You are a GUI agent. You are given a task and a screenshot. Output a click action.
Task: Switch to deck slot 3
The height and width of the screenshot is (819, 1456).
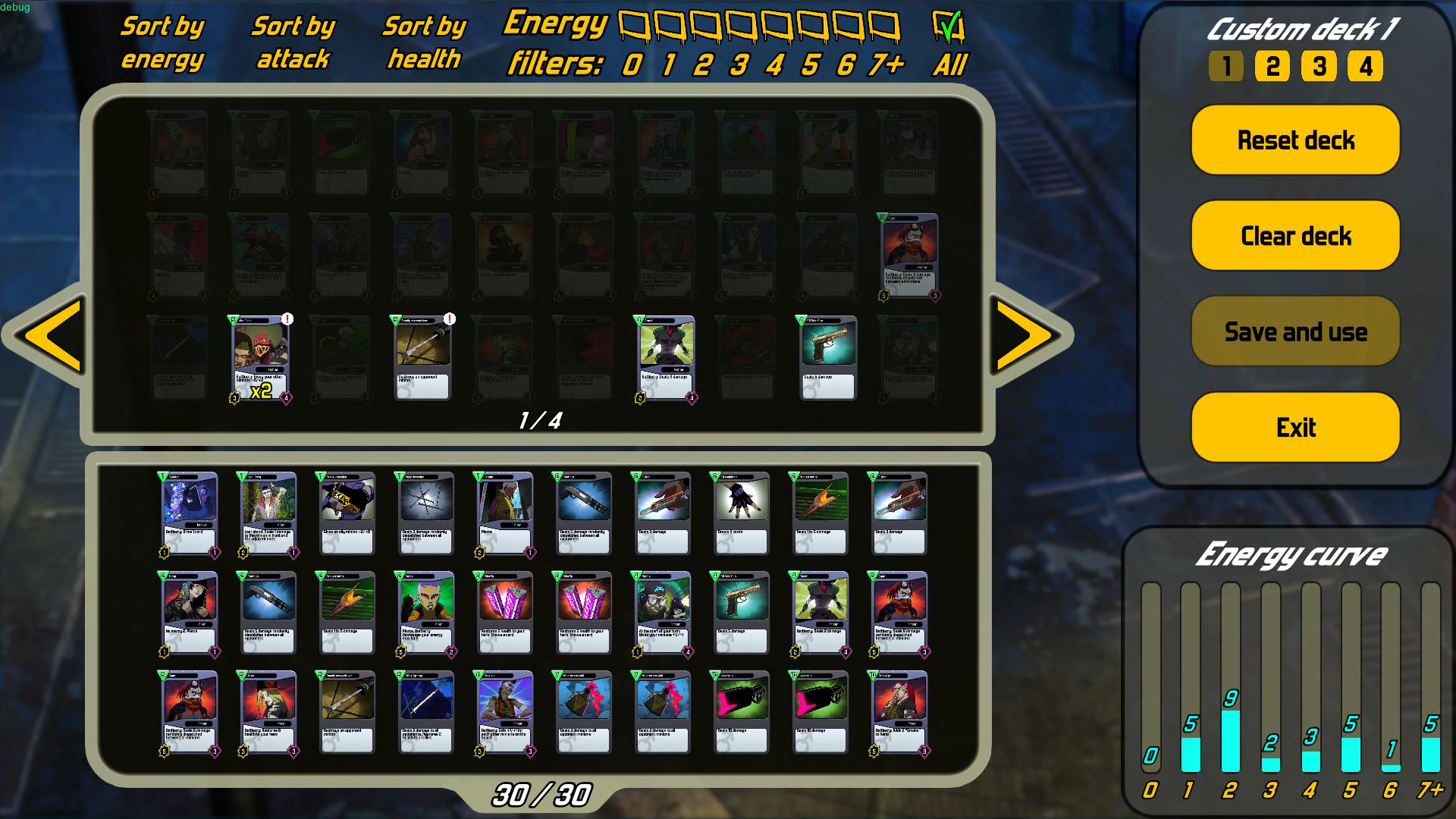(x=1319, y=66)
